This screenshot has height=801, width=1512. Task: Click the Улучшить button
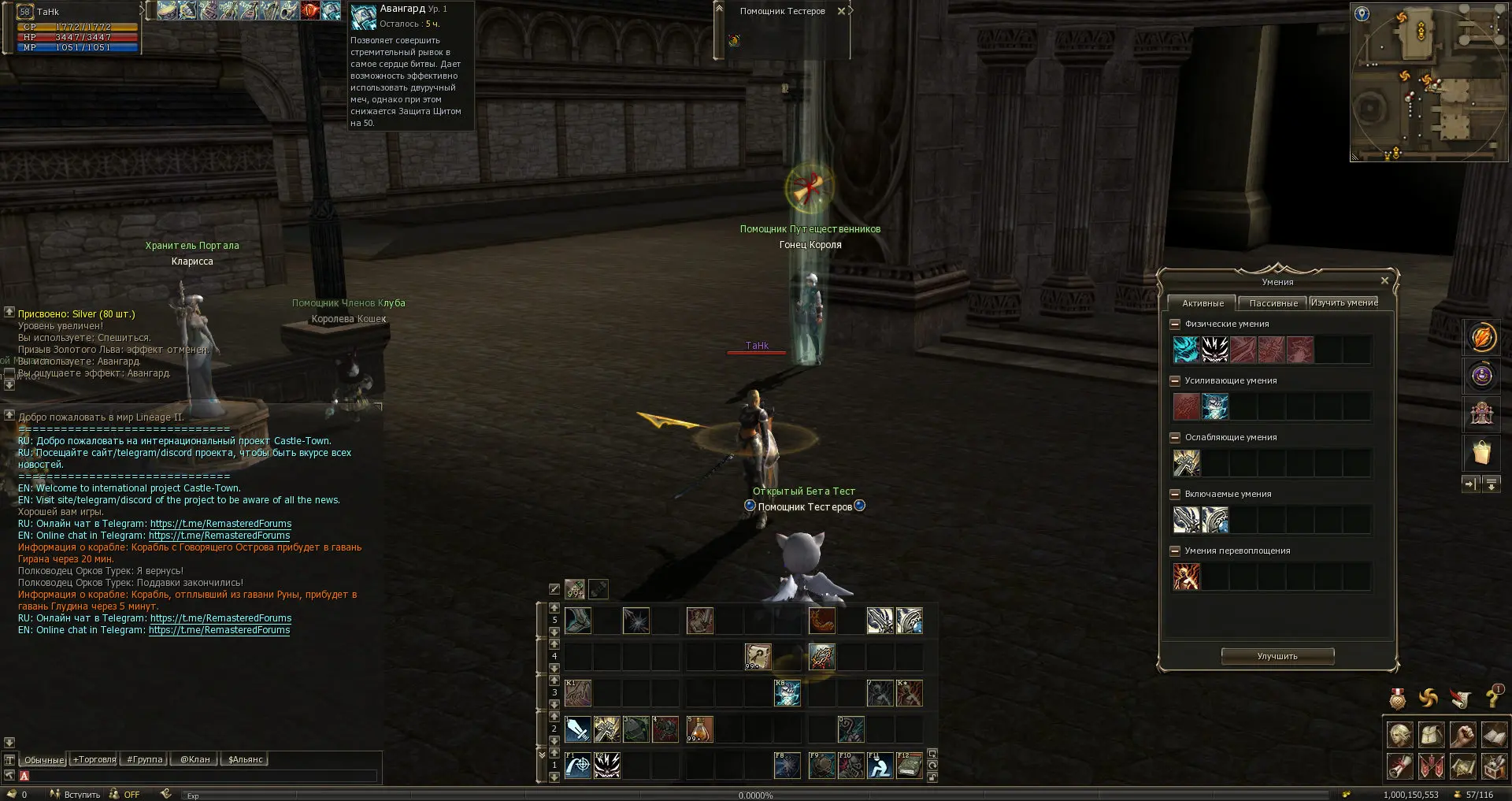(1277, 656)
